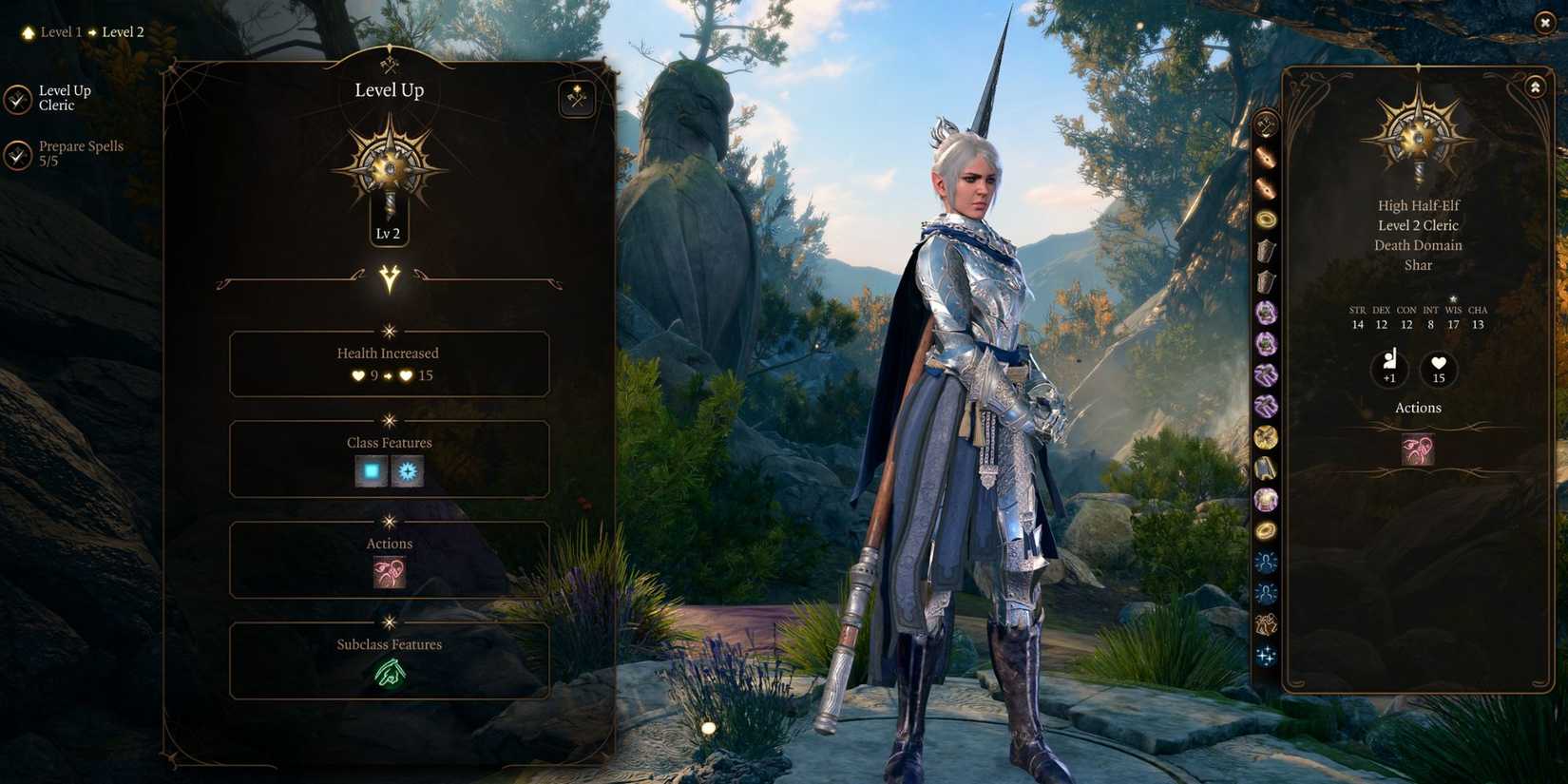
Task: Toggle the Level Up Cleric step checkmark
Action: (x=17, y=98)
